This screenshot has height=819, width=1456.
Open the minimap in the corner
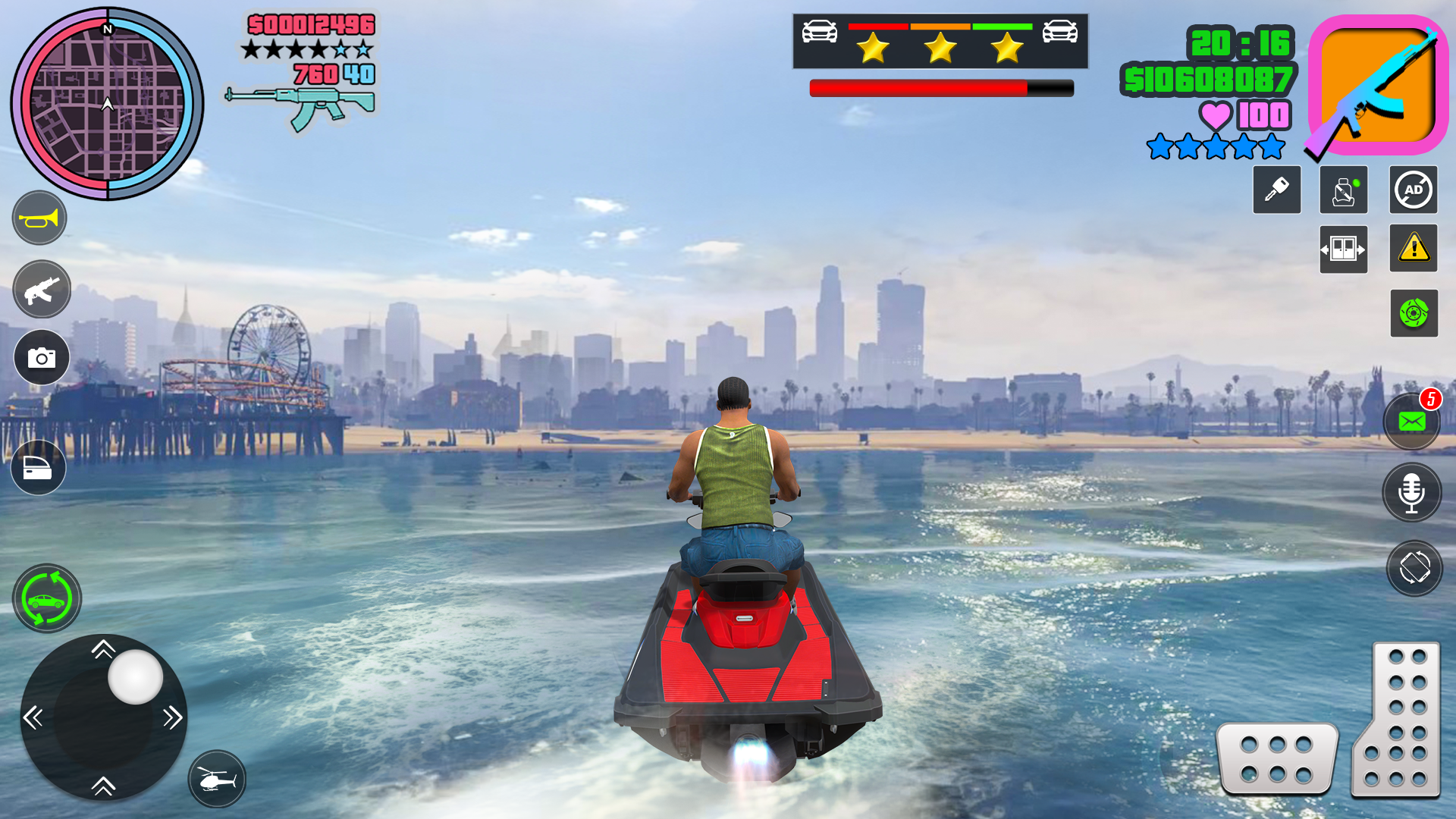pyautogui.click(x=106, y=104)
